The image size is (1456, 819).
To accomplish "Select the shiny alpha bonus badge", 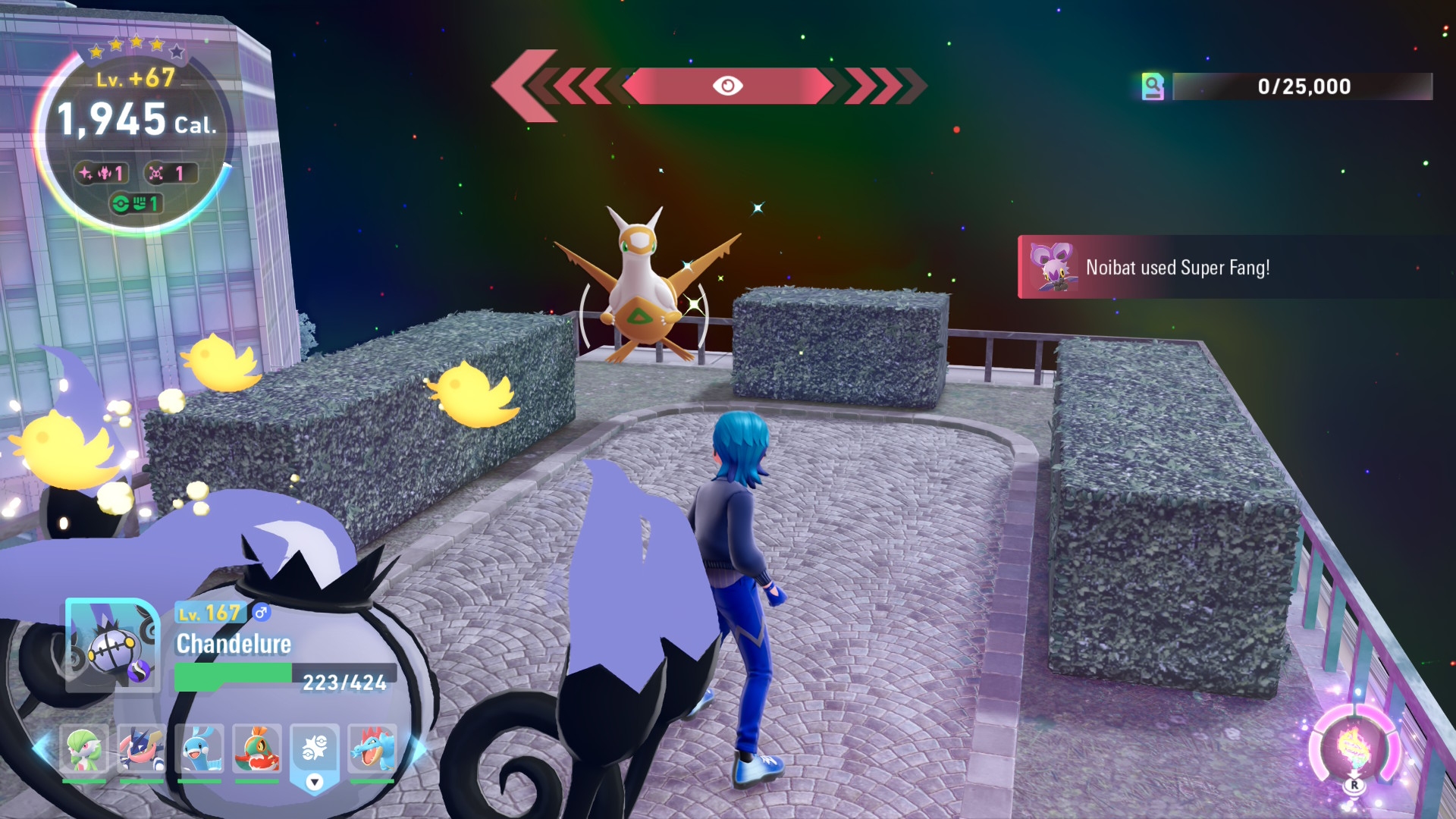I will point(102,174).
